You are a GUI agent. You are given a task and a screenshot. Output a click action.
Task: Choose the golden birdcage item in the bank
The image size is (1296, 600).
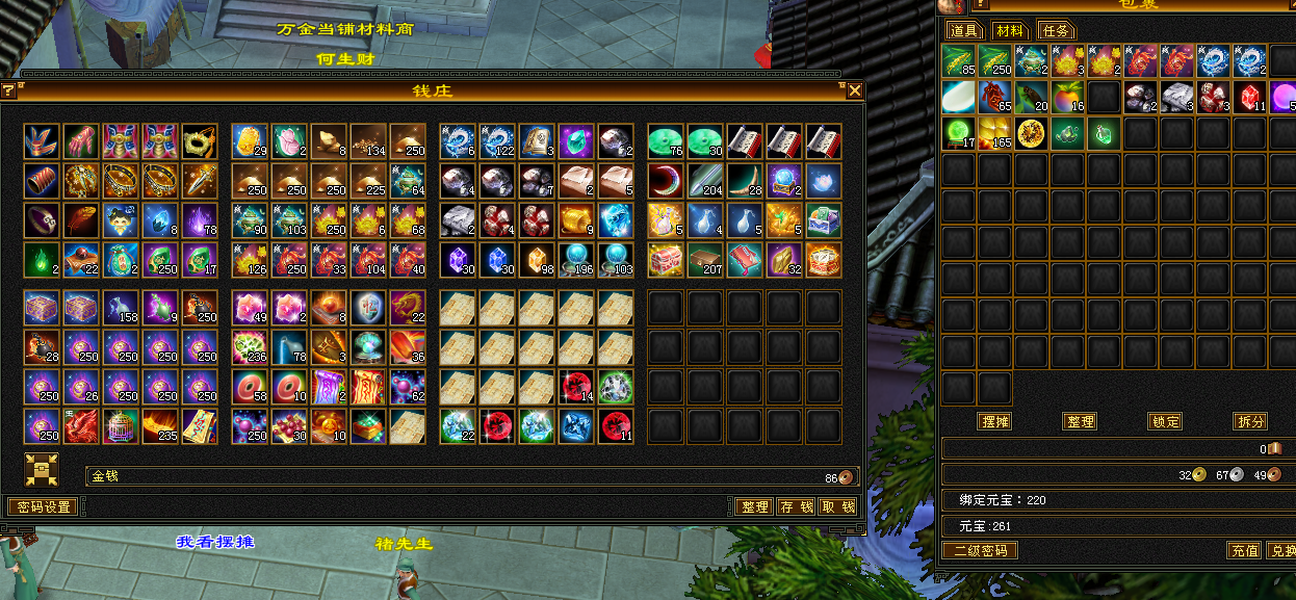click(x=121, y=427)
